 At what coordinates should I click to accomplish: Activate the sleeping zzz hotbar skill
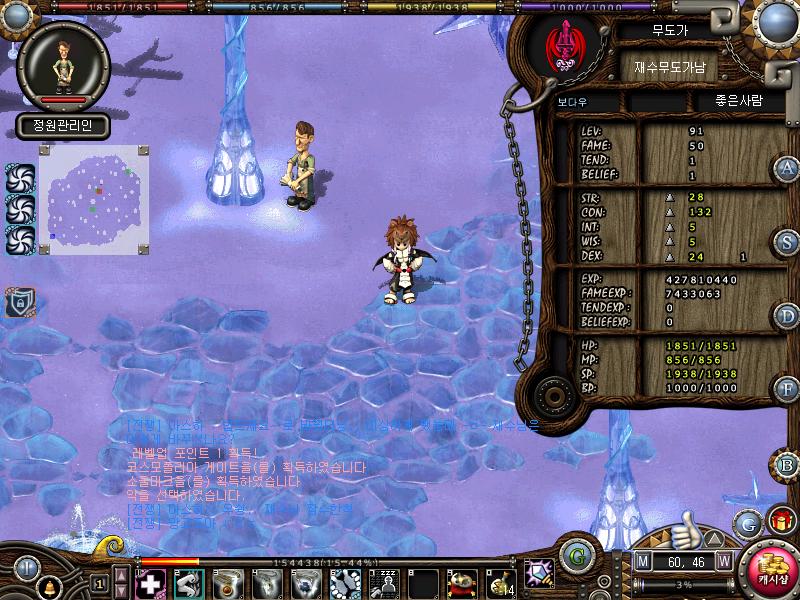(x=384, y=583)
